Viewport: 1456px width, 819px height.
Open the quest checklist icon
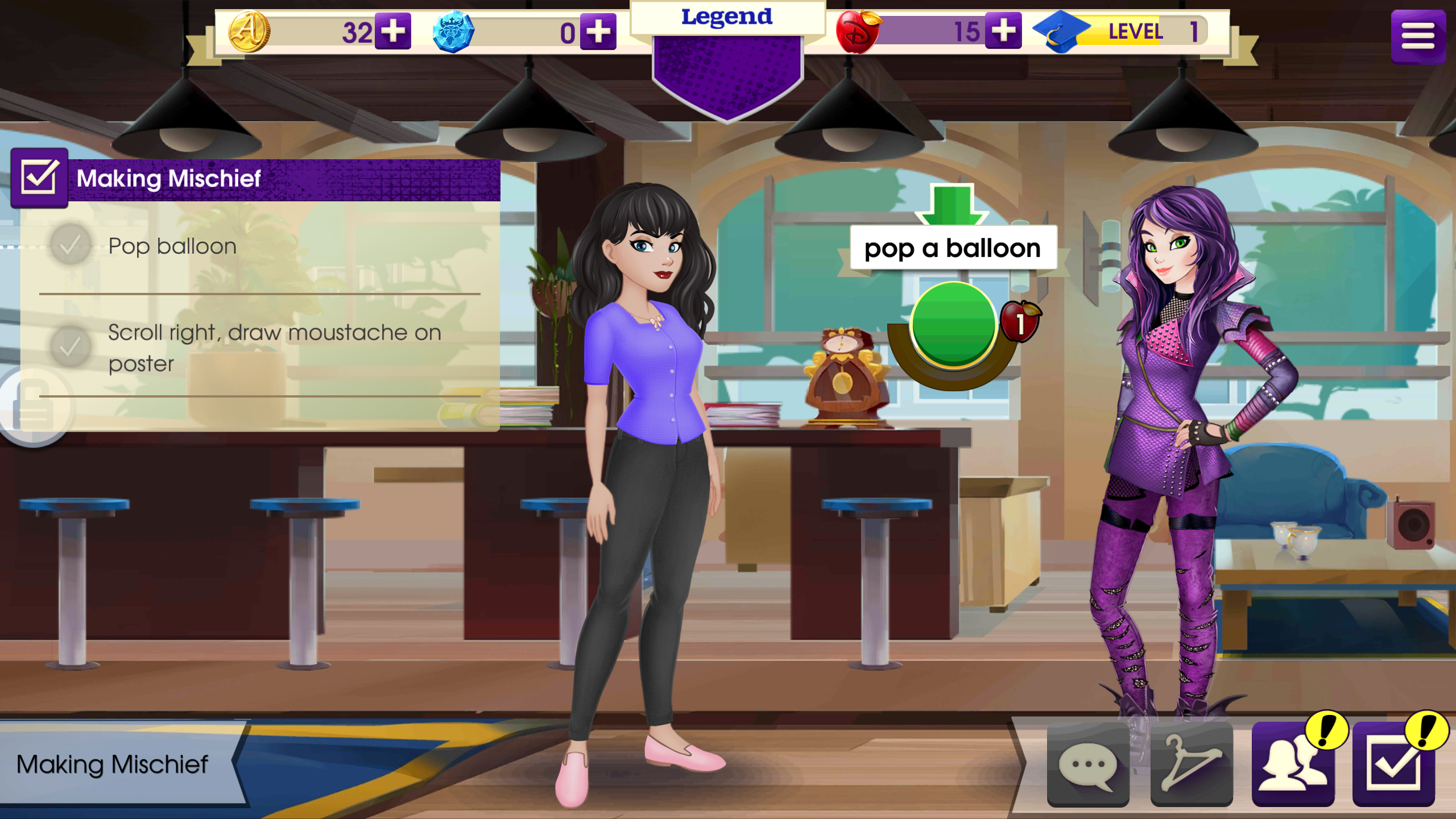(1393, 764)
